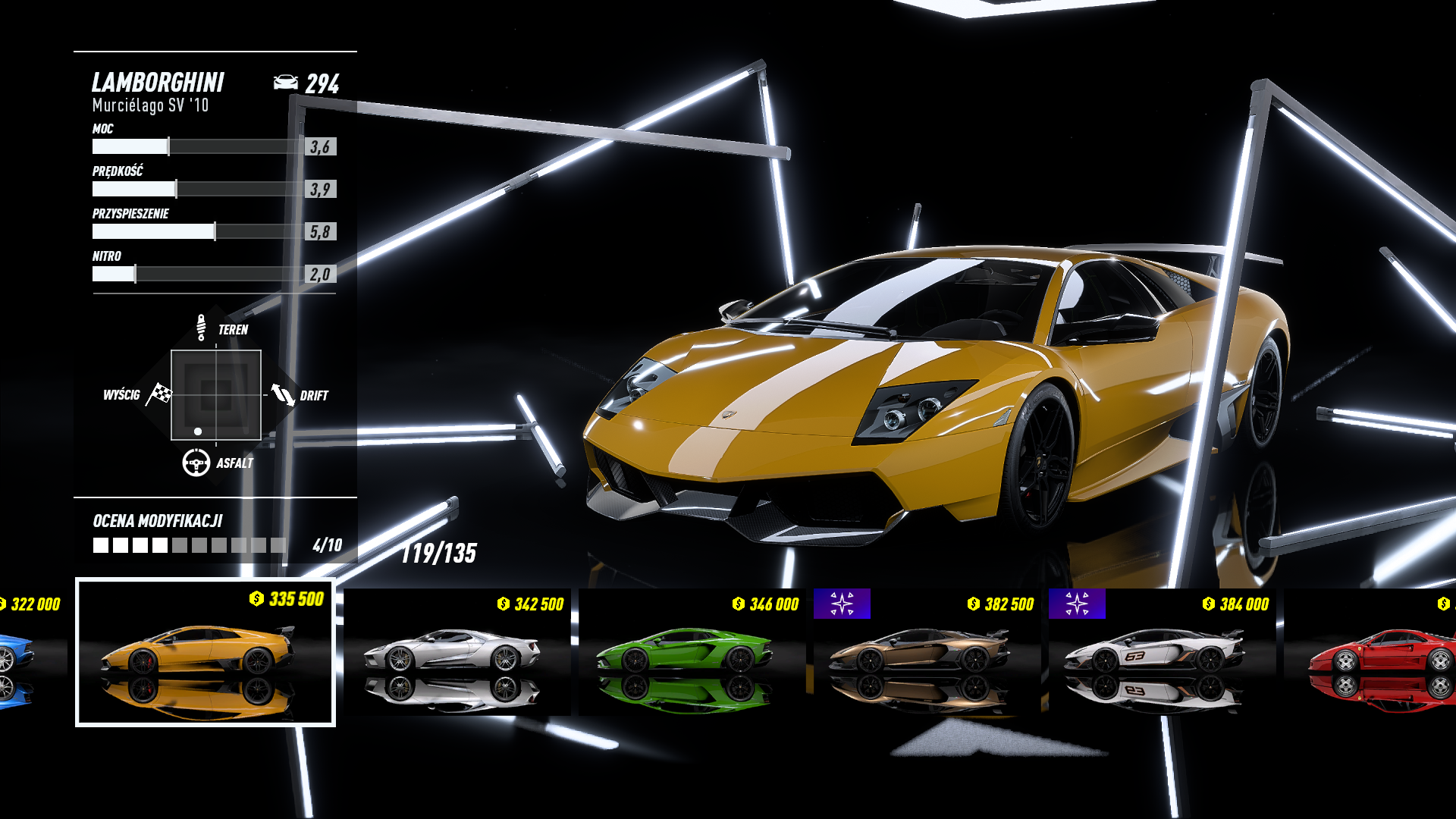The image size is (1456, 819).
Task: Select the bronze car priced 382 500
Action: 927,652
